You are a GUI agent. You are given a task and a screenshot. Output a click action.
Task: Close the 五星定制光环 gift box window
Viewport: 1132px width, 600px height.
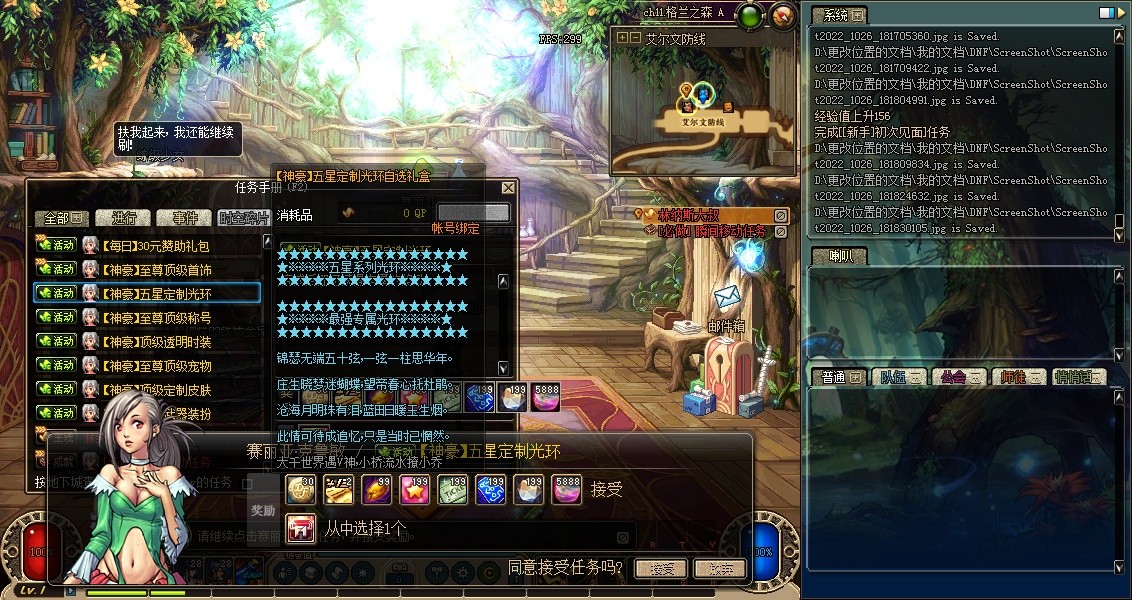coord(508,188)
